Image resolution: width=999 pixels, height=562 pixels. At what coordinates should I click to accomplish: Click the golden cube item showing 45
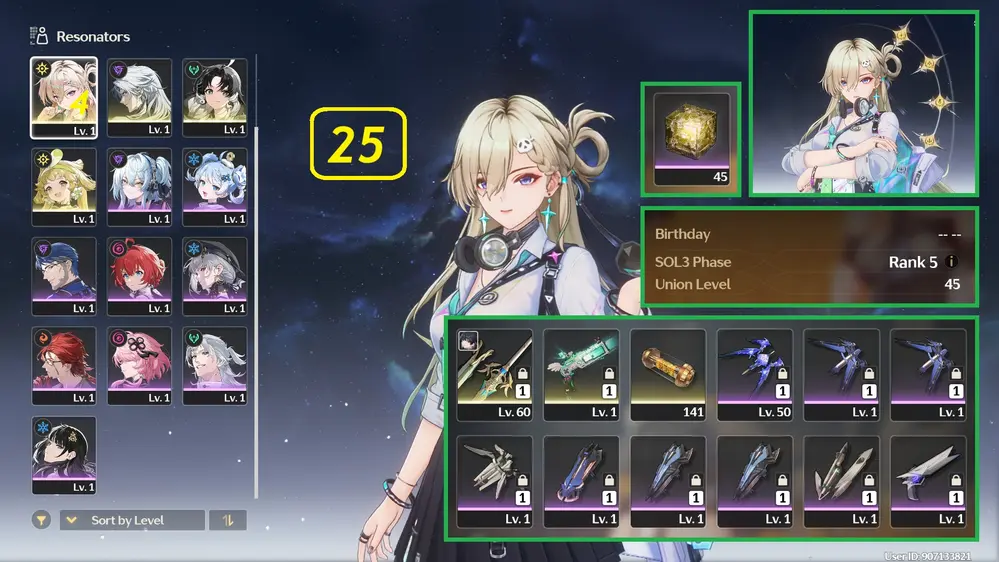coord(690,138)
